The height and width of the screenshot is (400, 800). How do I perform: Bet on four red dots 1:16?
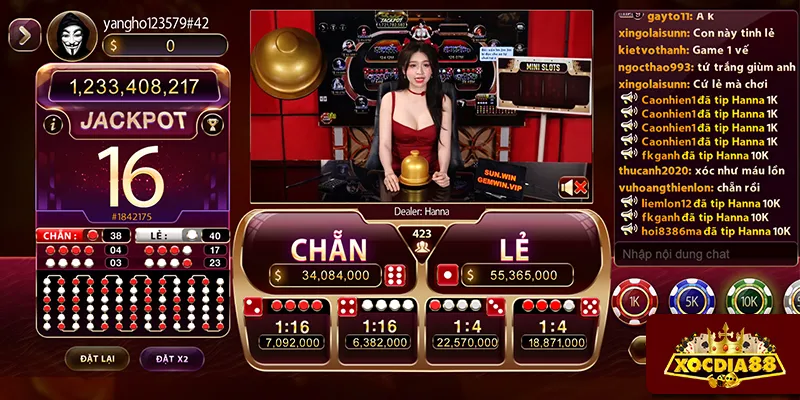point(288,326)
